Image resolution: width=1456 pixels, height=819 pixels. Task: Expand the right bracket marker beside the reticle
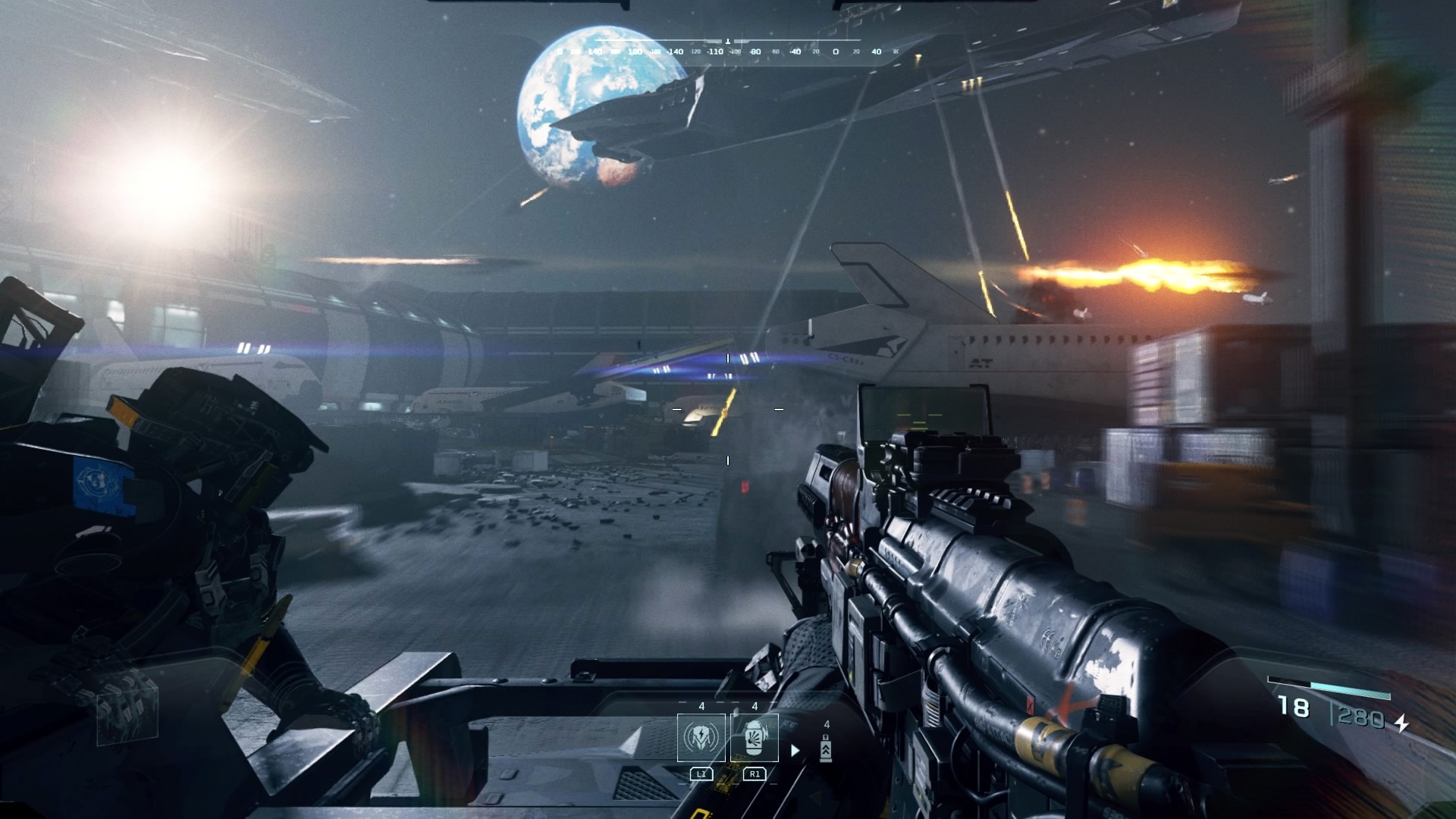(779, 409)
